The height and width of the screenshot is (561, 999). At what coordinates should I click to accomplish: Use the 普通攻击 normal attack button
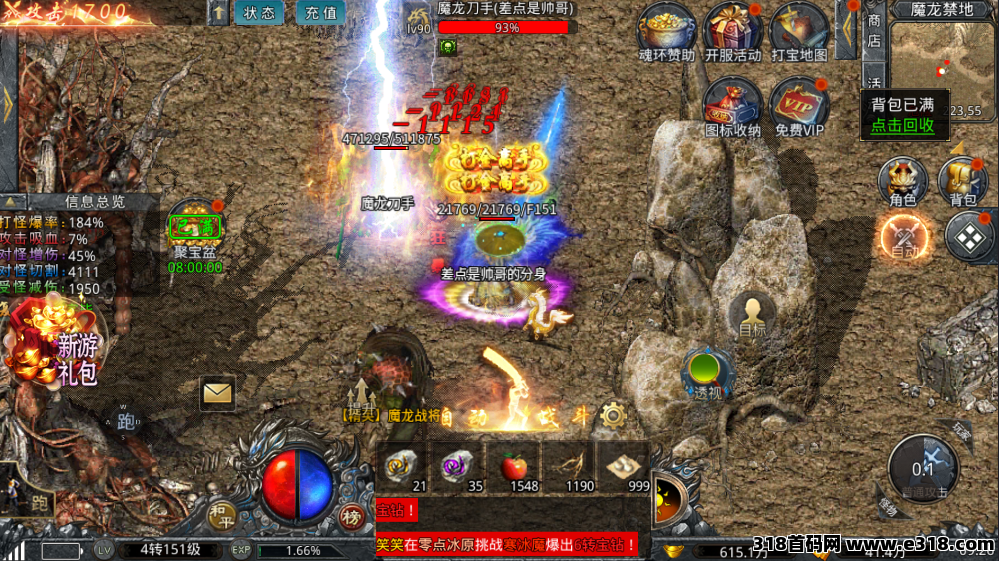[922, 468]
